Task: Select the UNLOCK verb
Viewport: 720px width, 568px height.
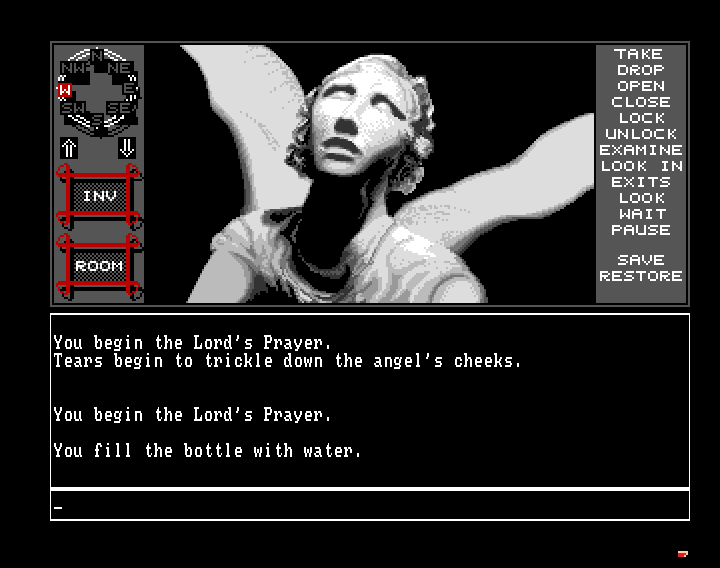Action: point(640,134)
